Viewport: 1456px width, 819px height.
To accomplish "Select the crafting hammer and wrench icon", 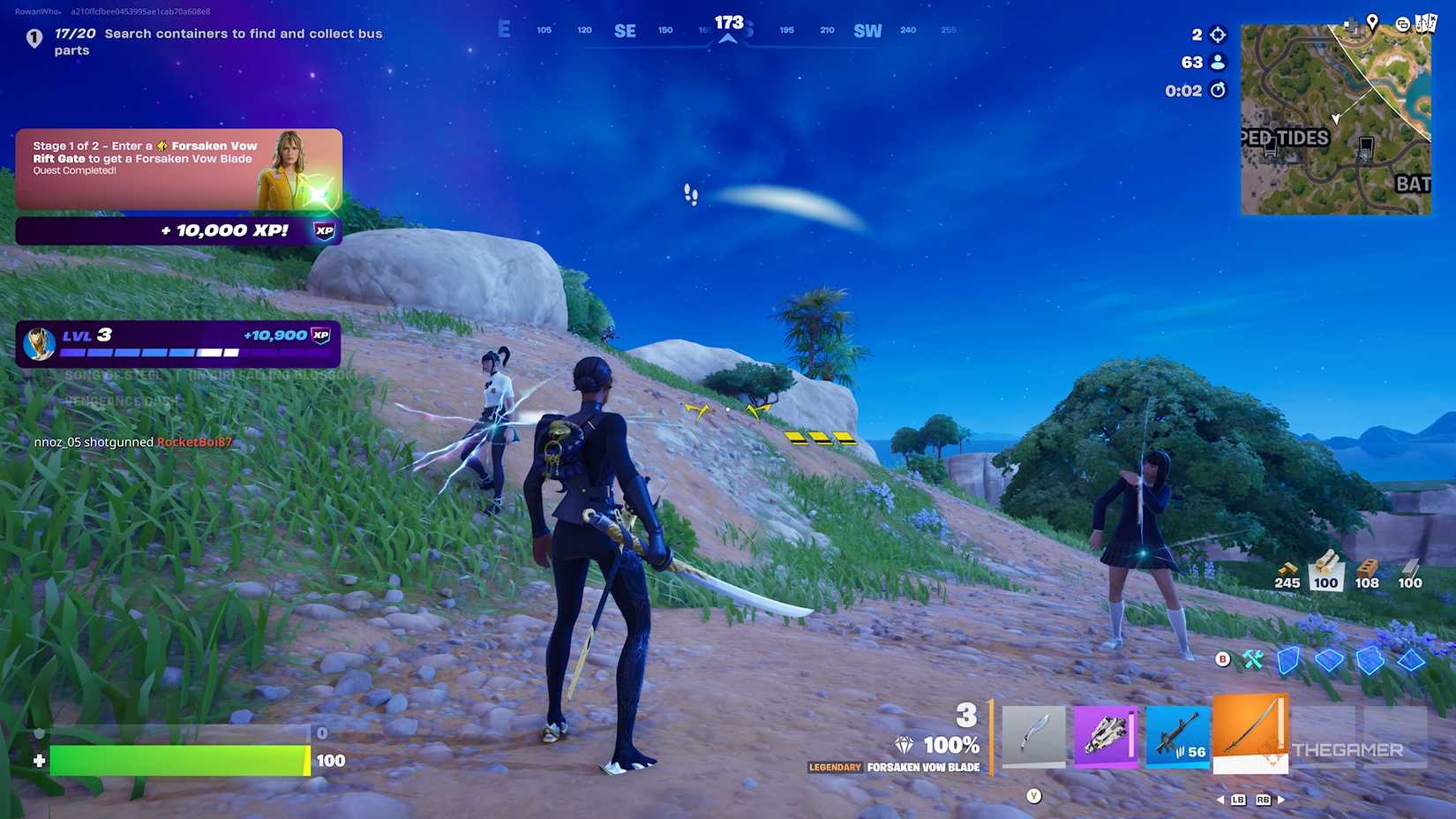I will [x=1254, y=660].
